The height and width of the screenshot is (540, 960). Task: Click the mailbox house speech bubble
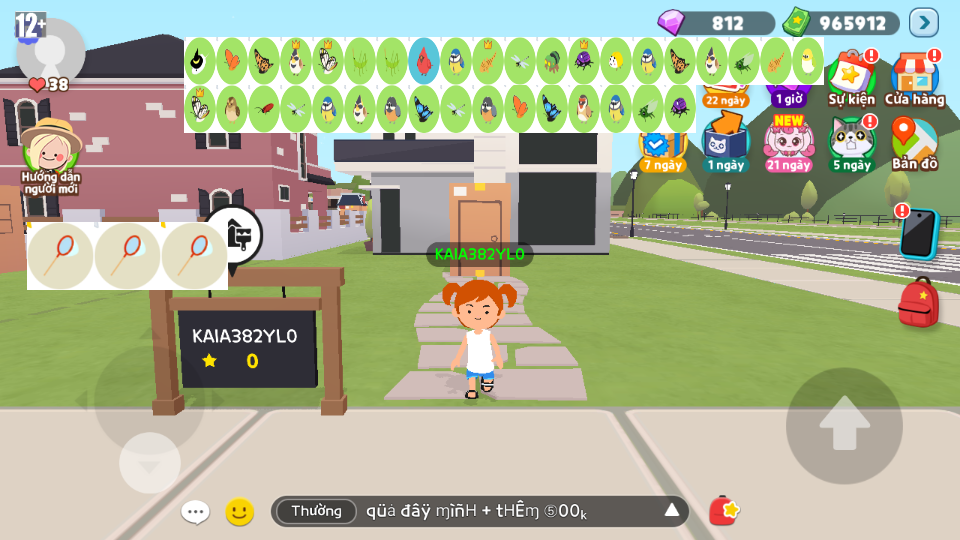(234, 236)
